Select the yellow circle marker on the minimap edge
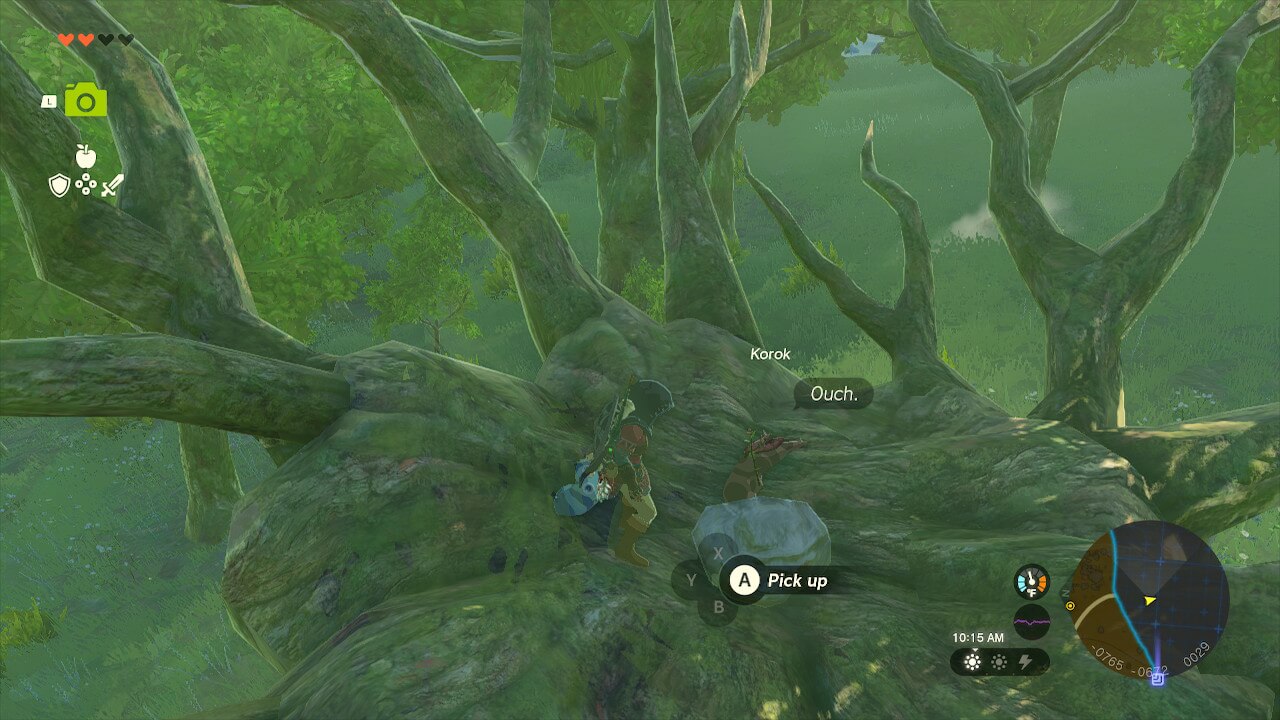The height and width of the screenshot is (720, 1280). [x=1071, y=606]
